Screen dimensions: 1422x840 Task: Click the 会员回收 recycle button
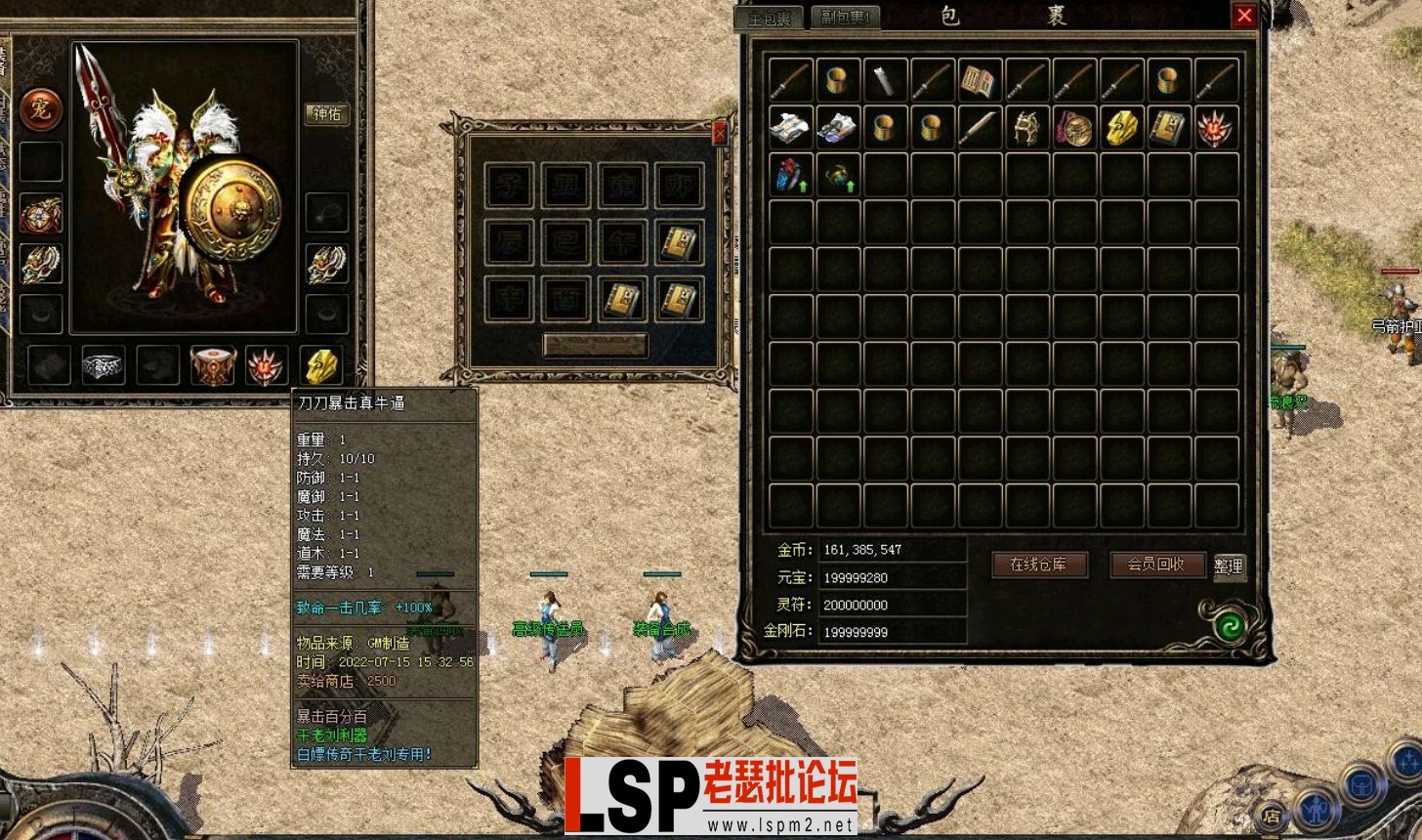click(x=1157, y=565)
